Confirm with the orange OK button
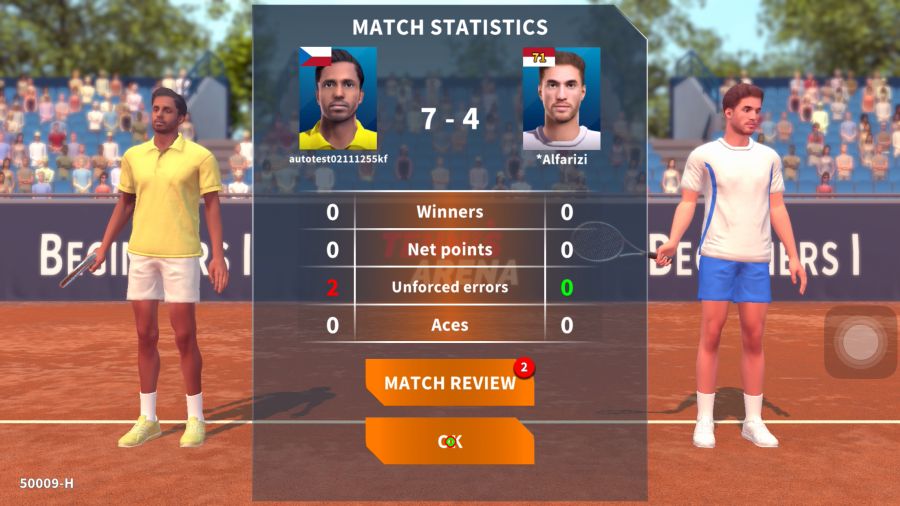The height and width of the screenshot is (506, 900). [449, 441]
